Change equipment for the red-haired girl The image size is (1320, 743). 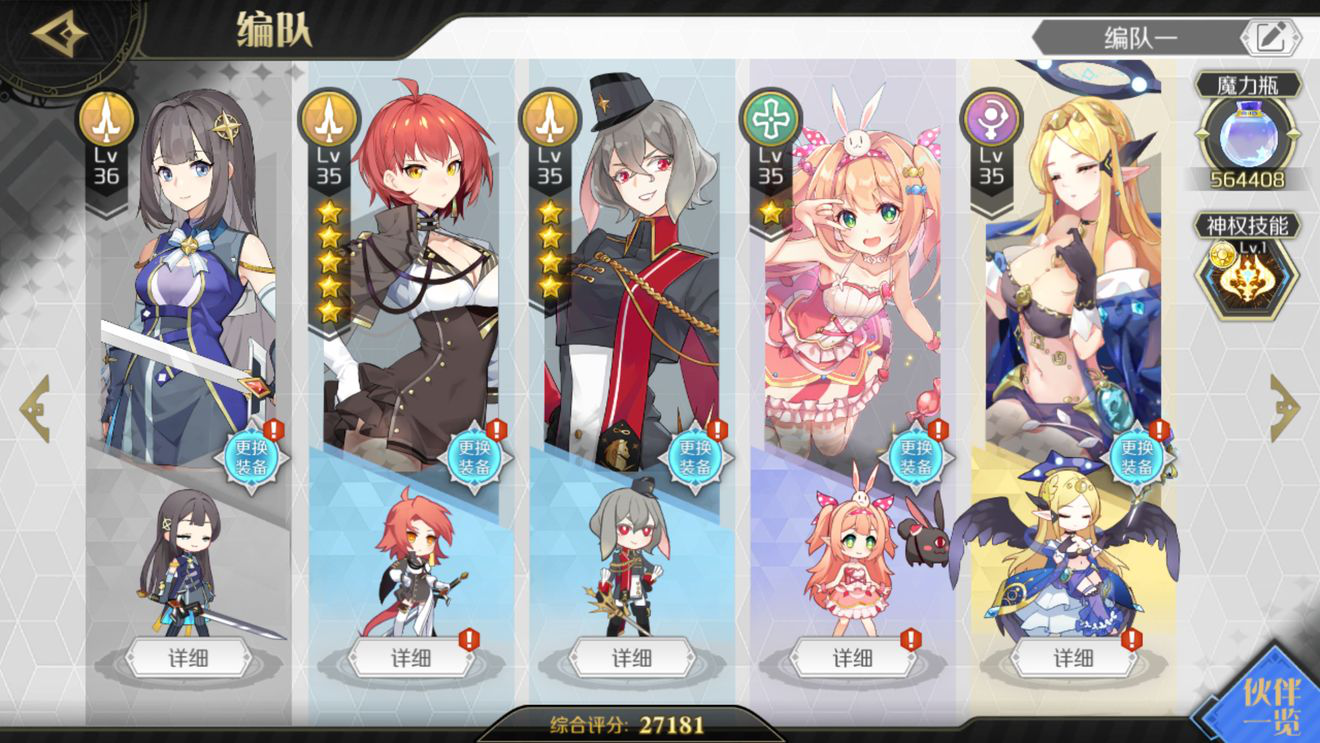[x=472, y=457]
